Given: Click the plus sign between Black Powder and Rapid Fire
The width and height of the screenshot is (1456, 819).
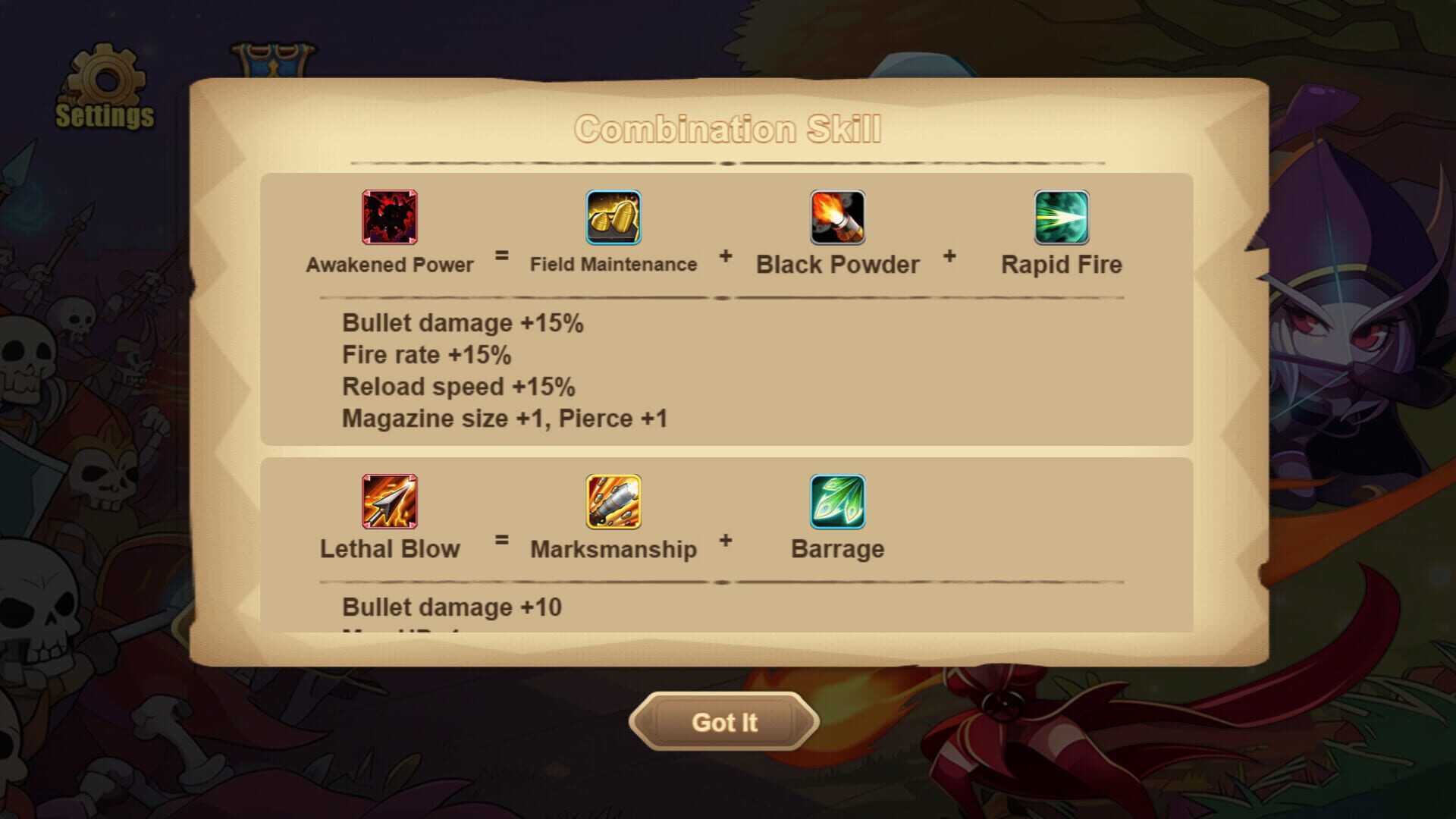Looking at the screenshot, I should (x=949, y=258).
